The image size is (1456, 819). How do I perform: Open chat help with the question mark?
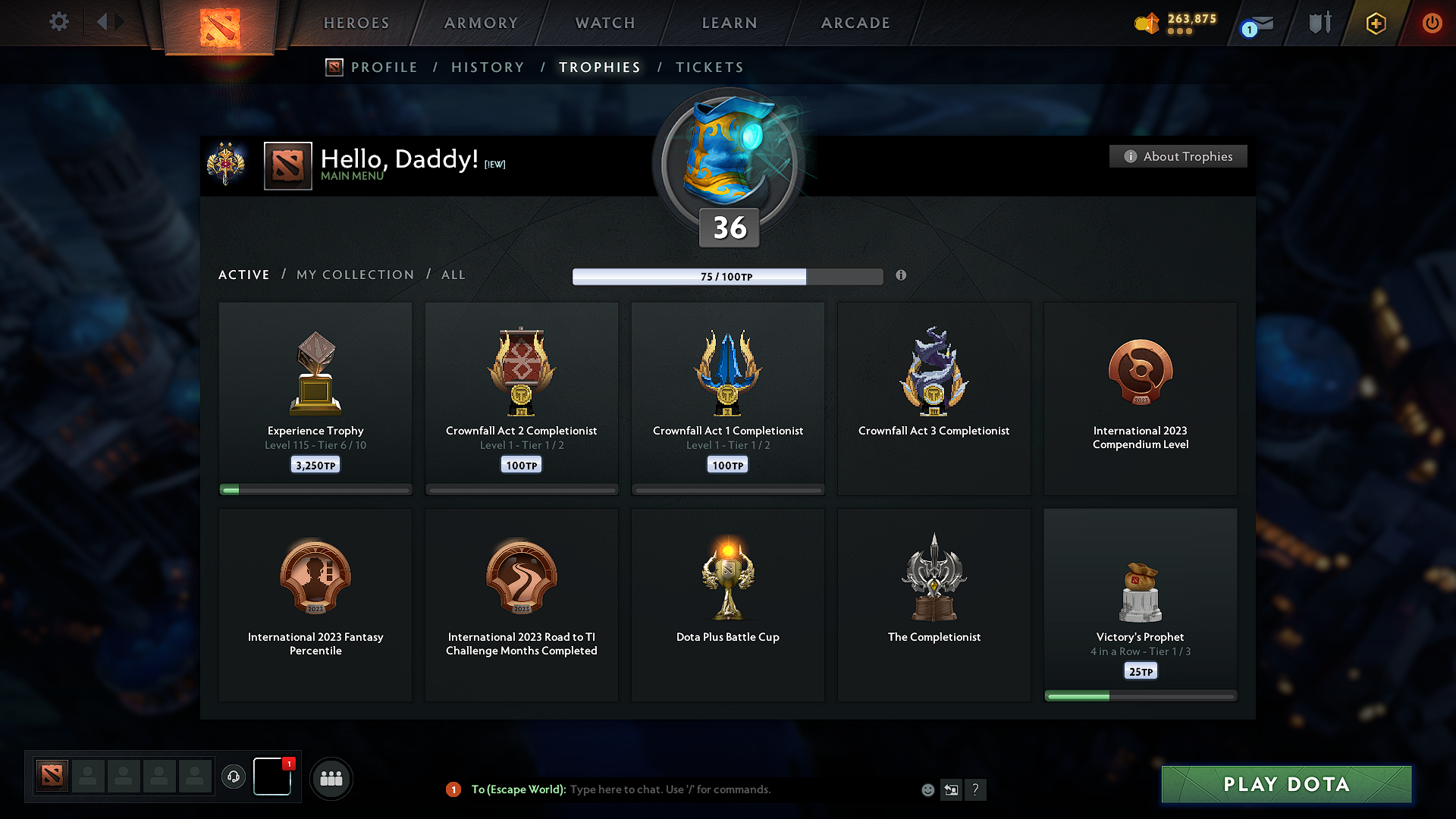pos(976,789)
